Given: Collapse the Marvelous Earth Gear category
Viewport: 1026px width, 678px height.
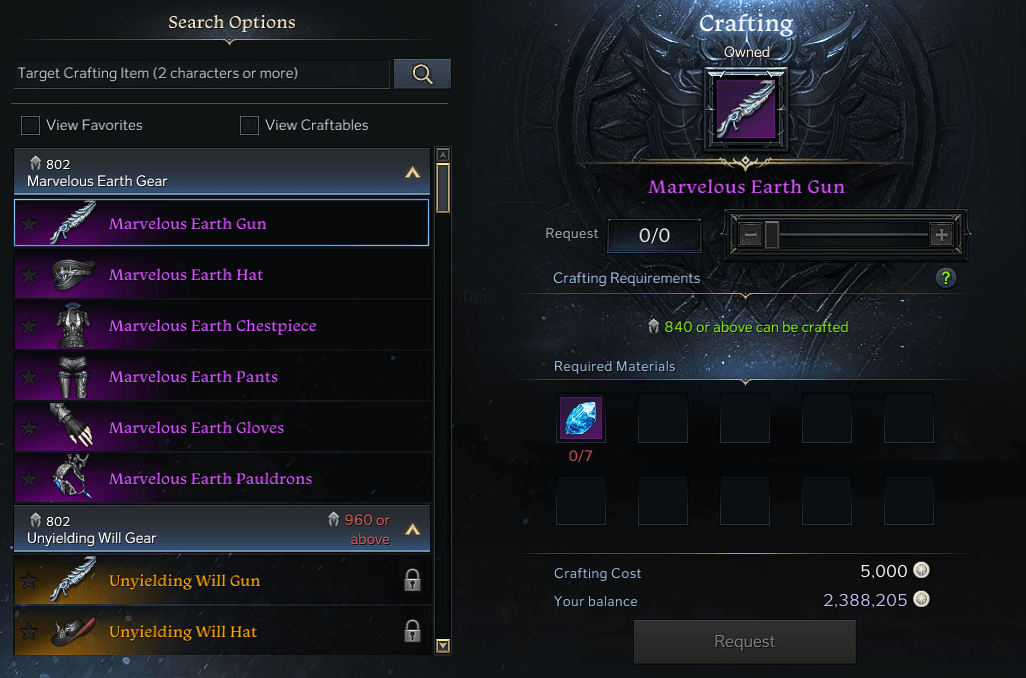Looking at the screenshot, I should click(x=412, y=172).
